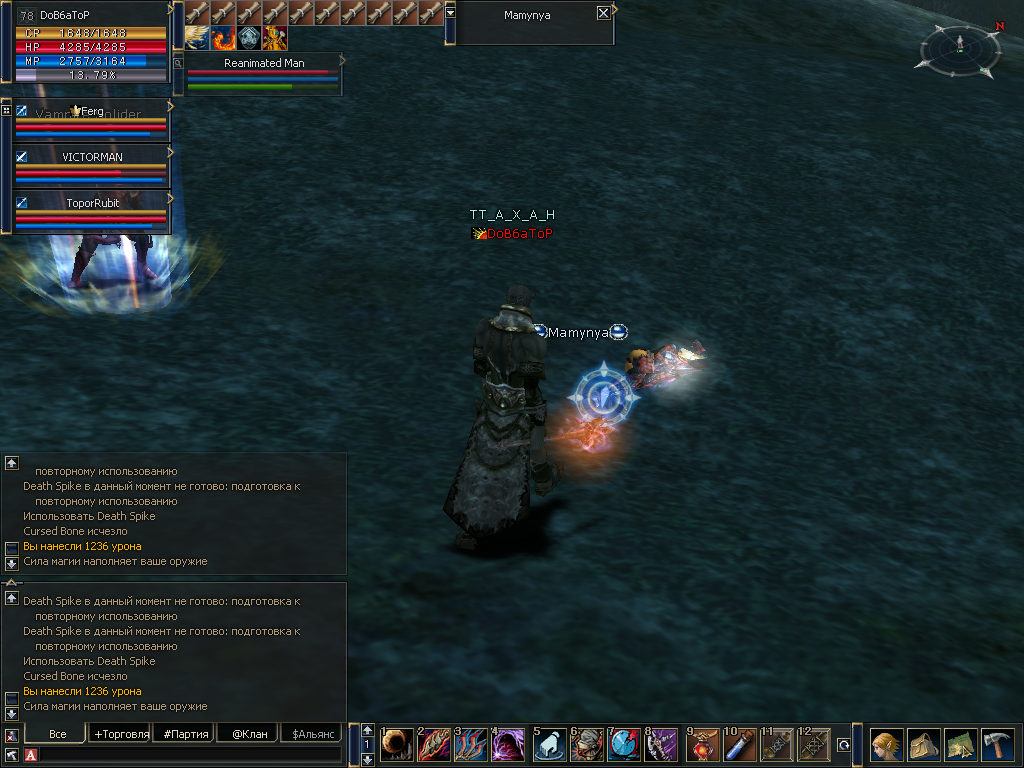Open the hammer system menu button
1024x768 pixels.
click(x=997, y=745)
